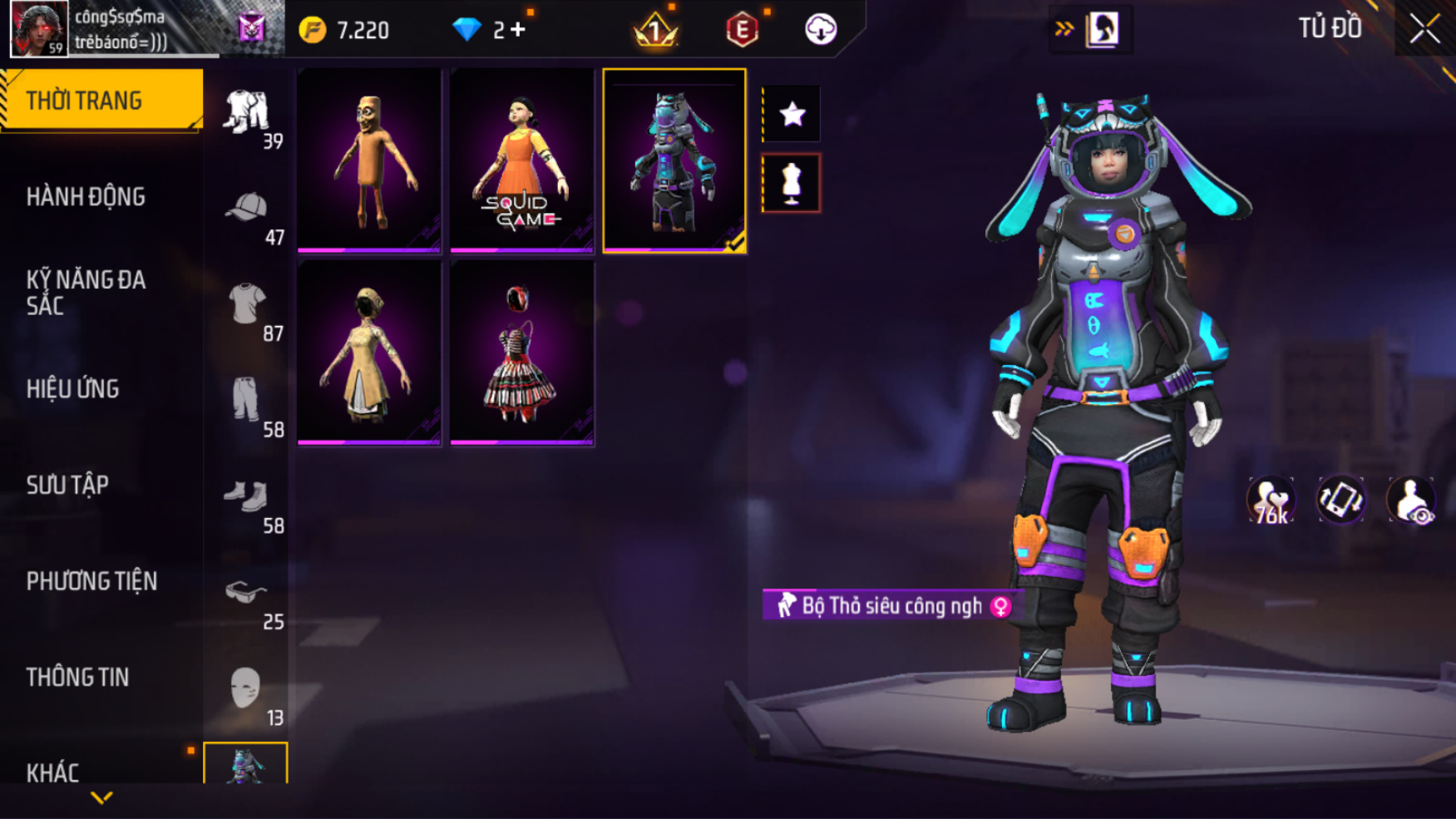Switch to Hiệu Ứng section
The image size is (1456, 819).
[x=73, y=389]
